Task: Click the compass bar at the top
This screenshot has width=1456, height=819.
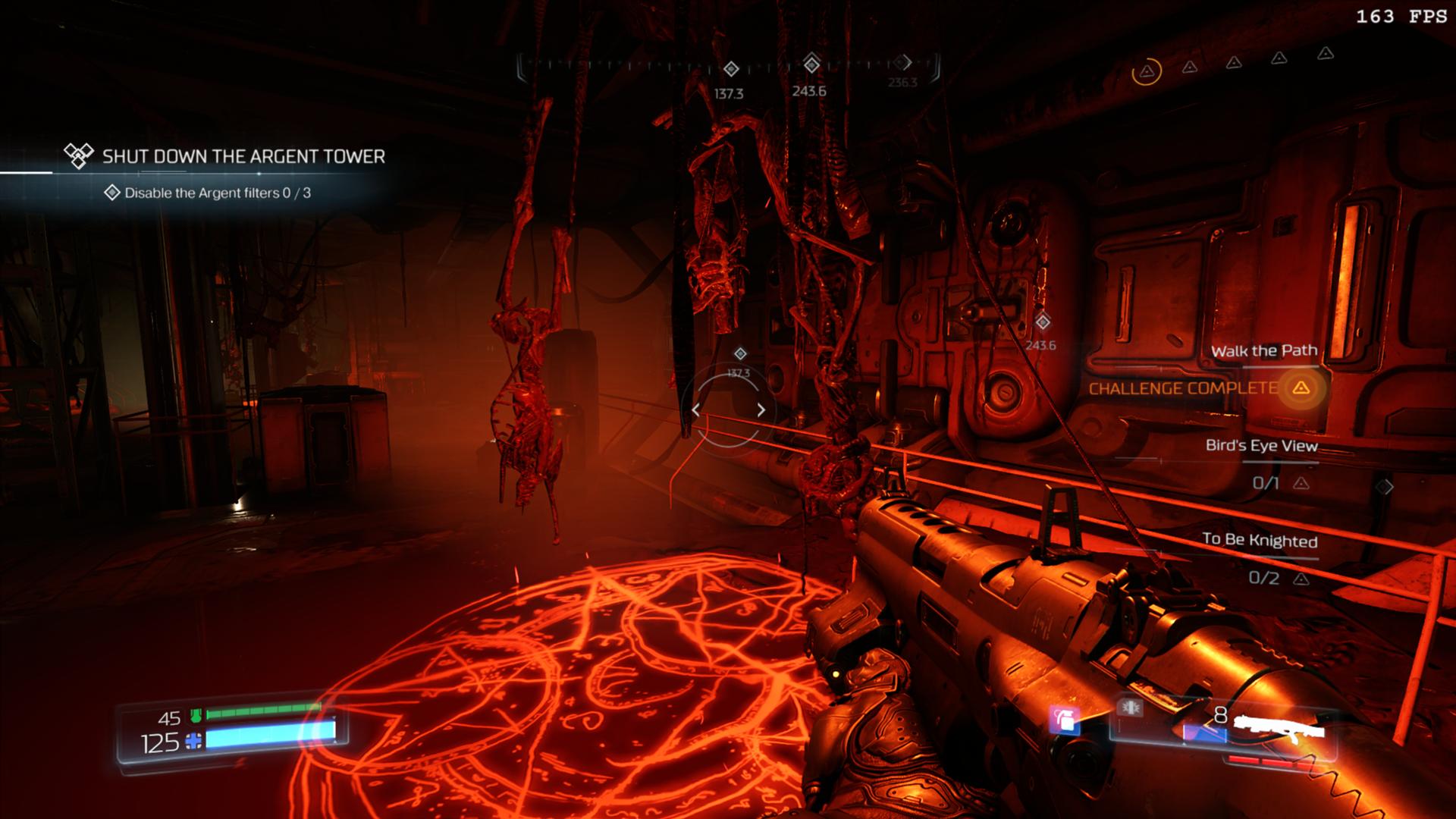Action: pyautogui.click(x=728, y=67)
